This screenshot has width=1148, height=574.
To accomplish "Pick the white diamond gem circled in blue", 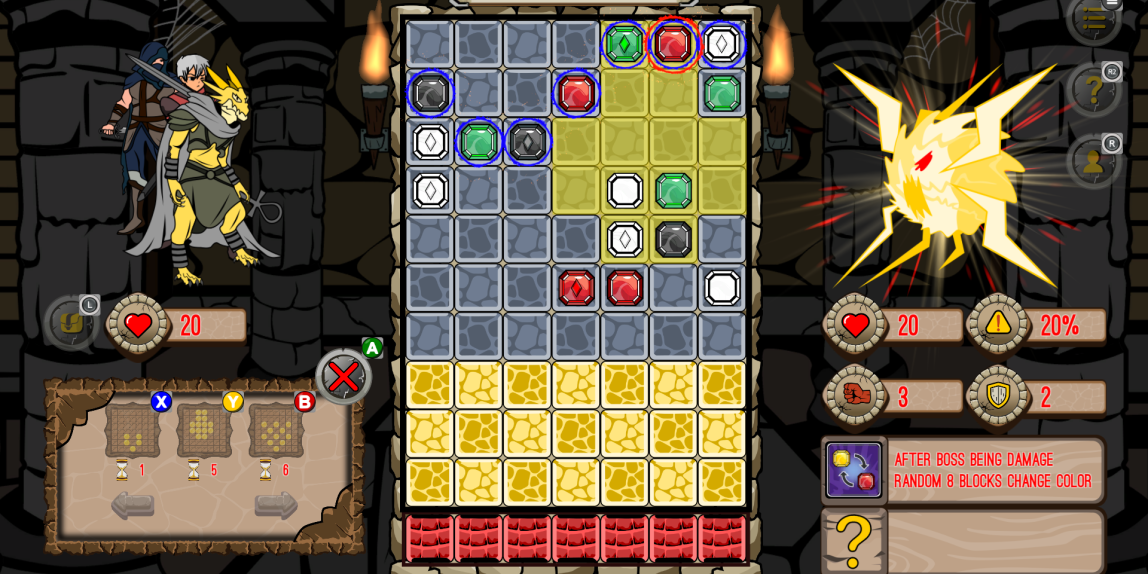I will pyautogui.click(x=721, y=44).
